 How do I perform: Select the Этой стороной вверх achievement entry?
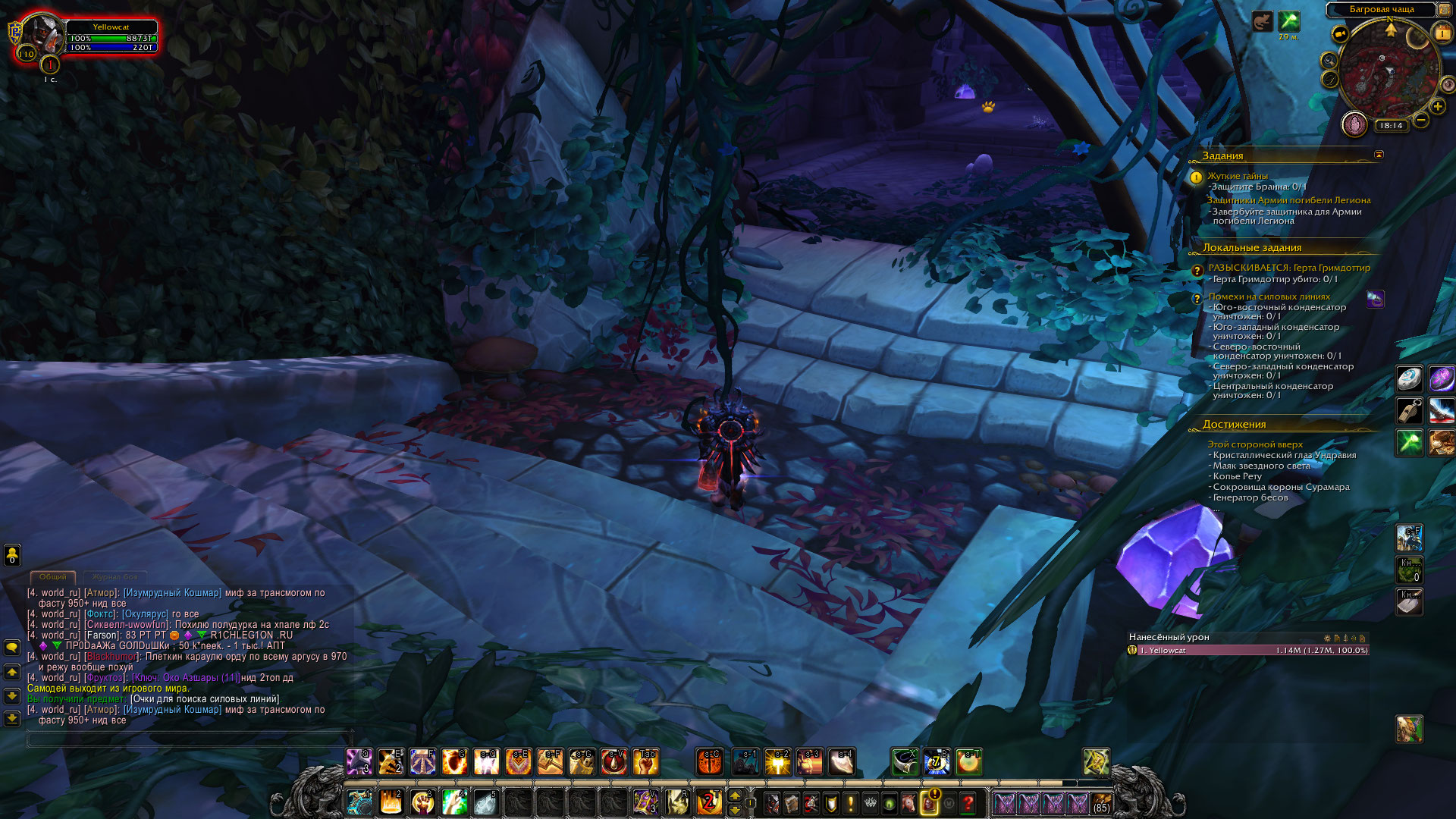(x=1255, y=444)
